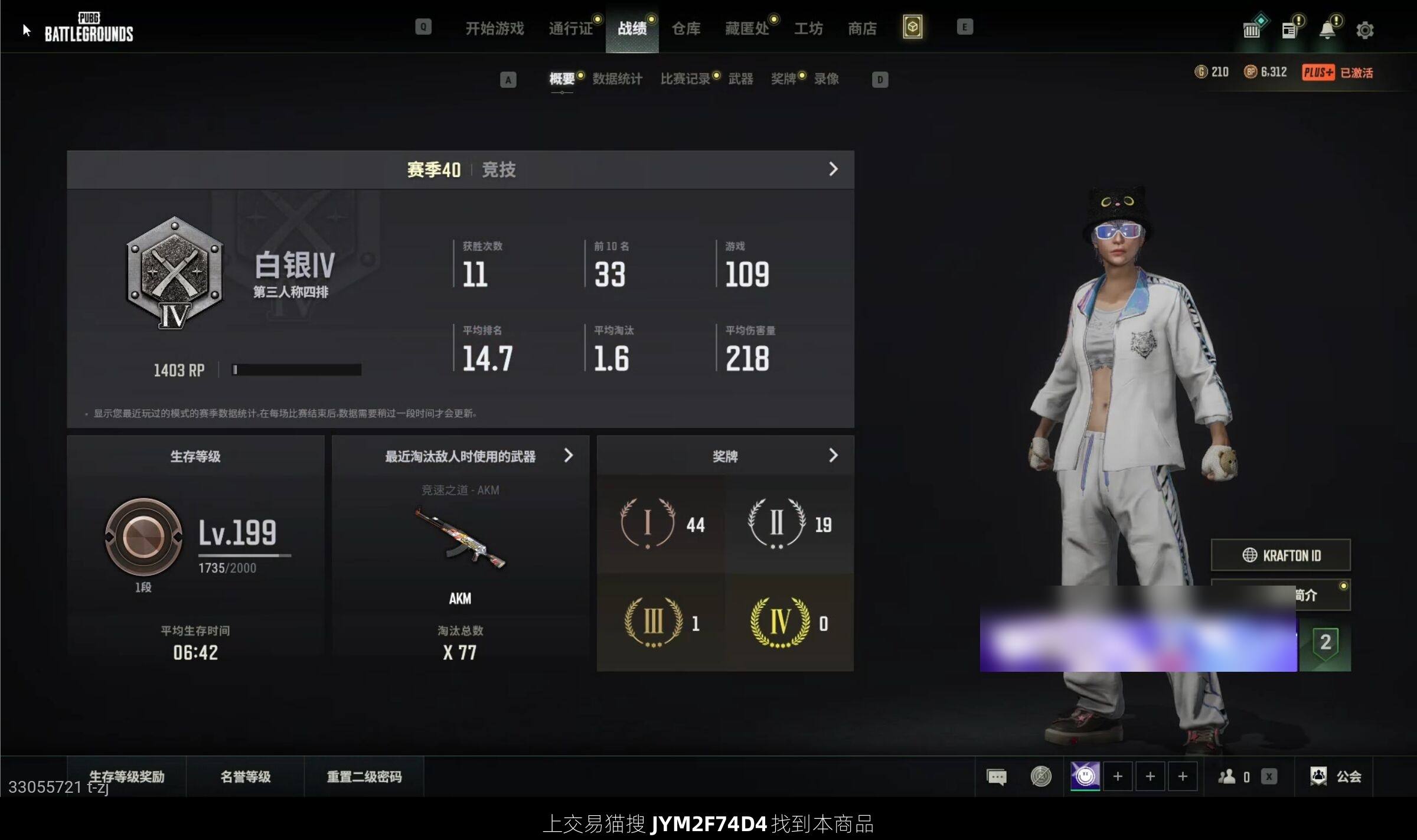Open 比赛记录 match history sub-tab
Screen dimensions: 1417x840
click(685, 79)
